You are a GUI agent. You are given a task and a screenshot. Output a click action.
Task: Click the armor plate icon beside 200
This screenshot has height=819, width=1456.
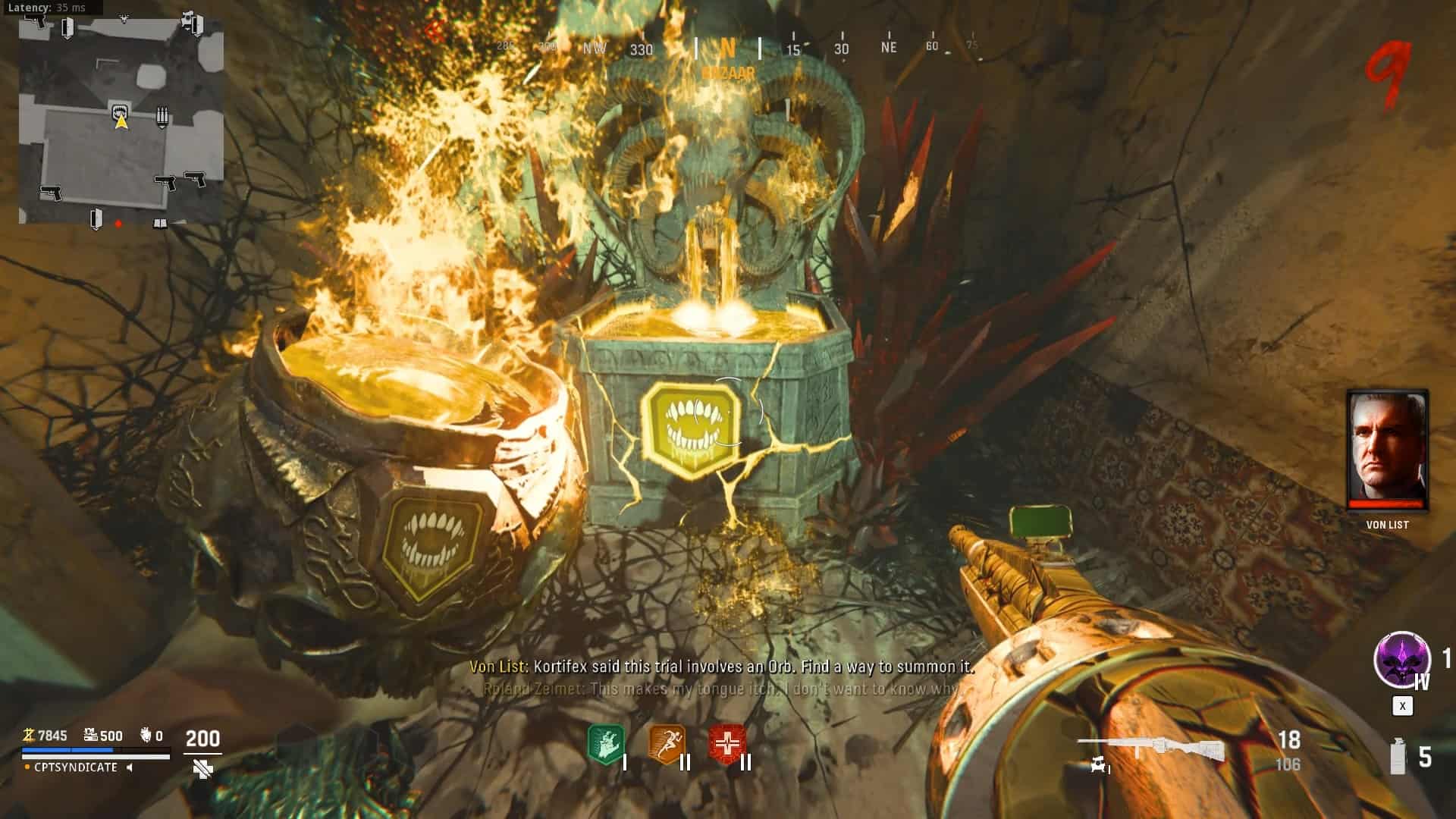click(x=202, y=769)
